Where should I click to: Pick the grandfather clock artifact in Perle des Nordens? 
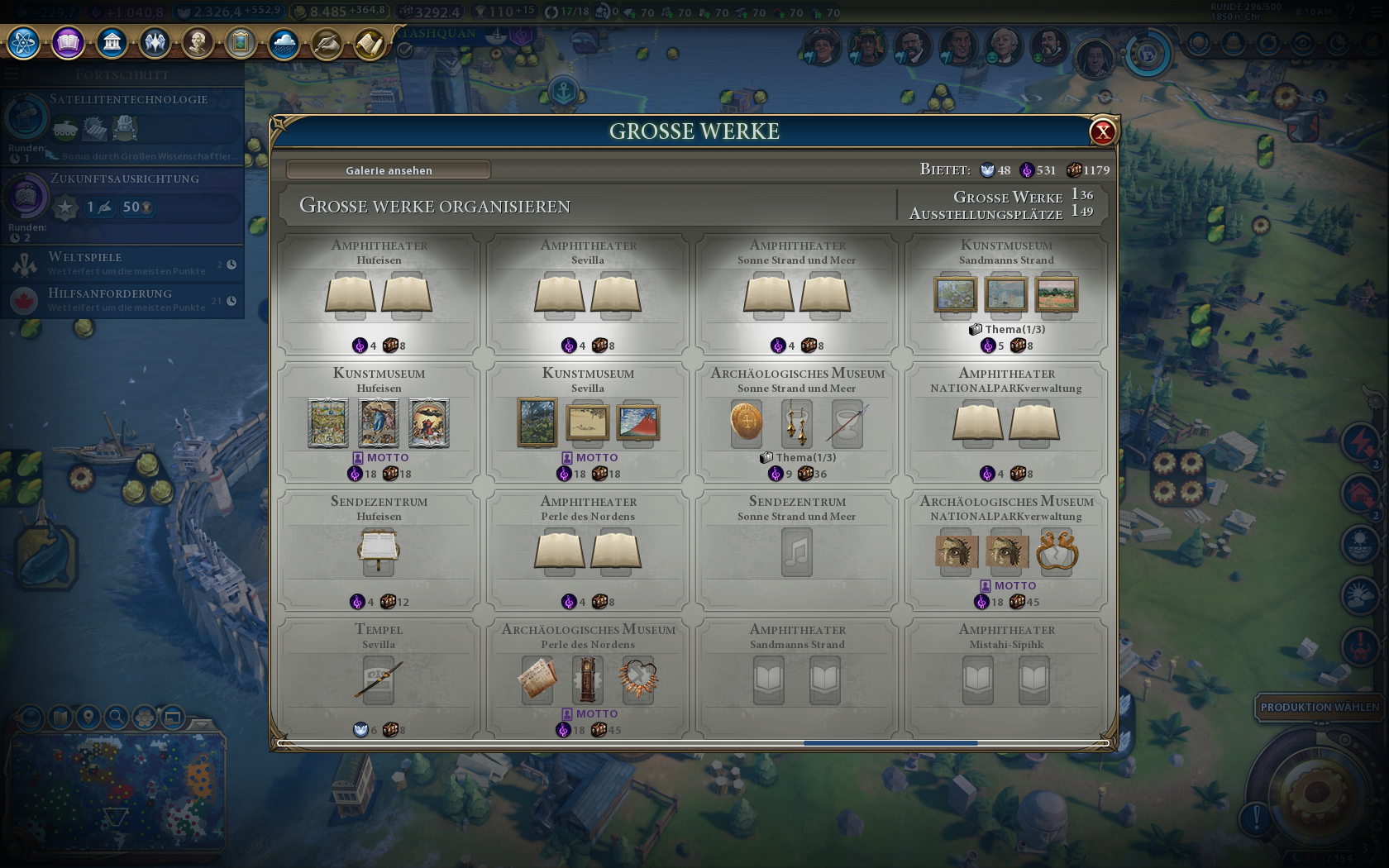tap(588, 680)
